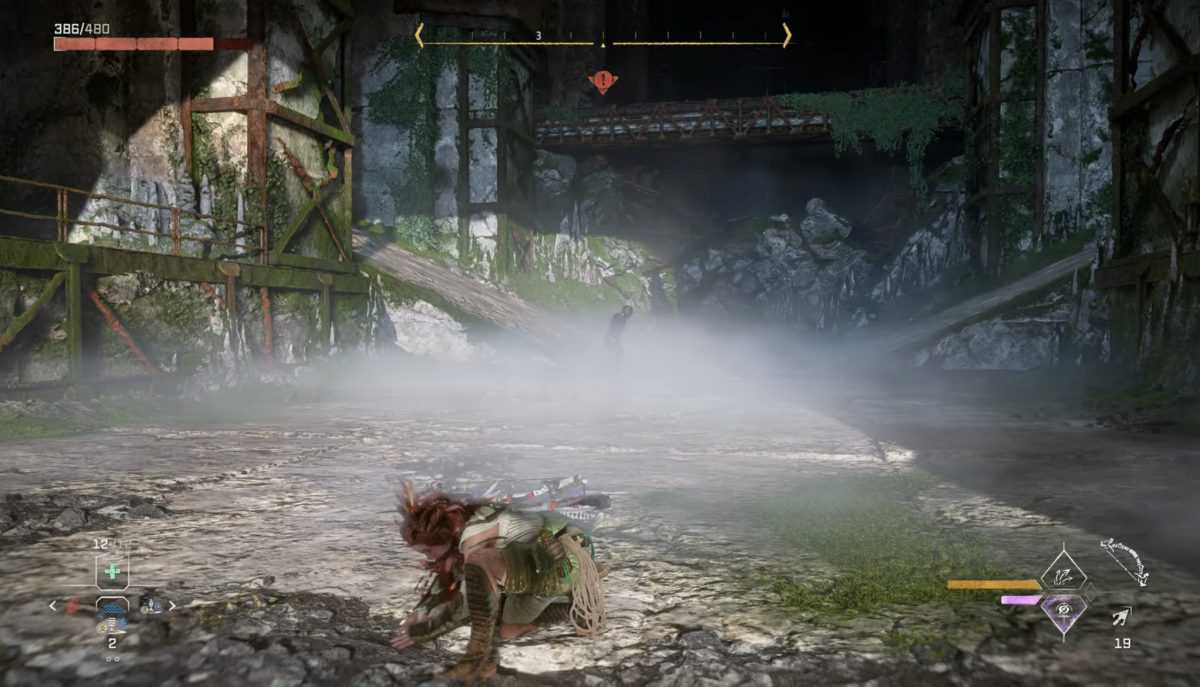
Task: Click the compass bar at top
Action: [x=602, y=39]
